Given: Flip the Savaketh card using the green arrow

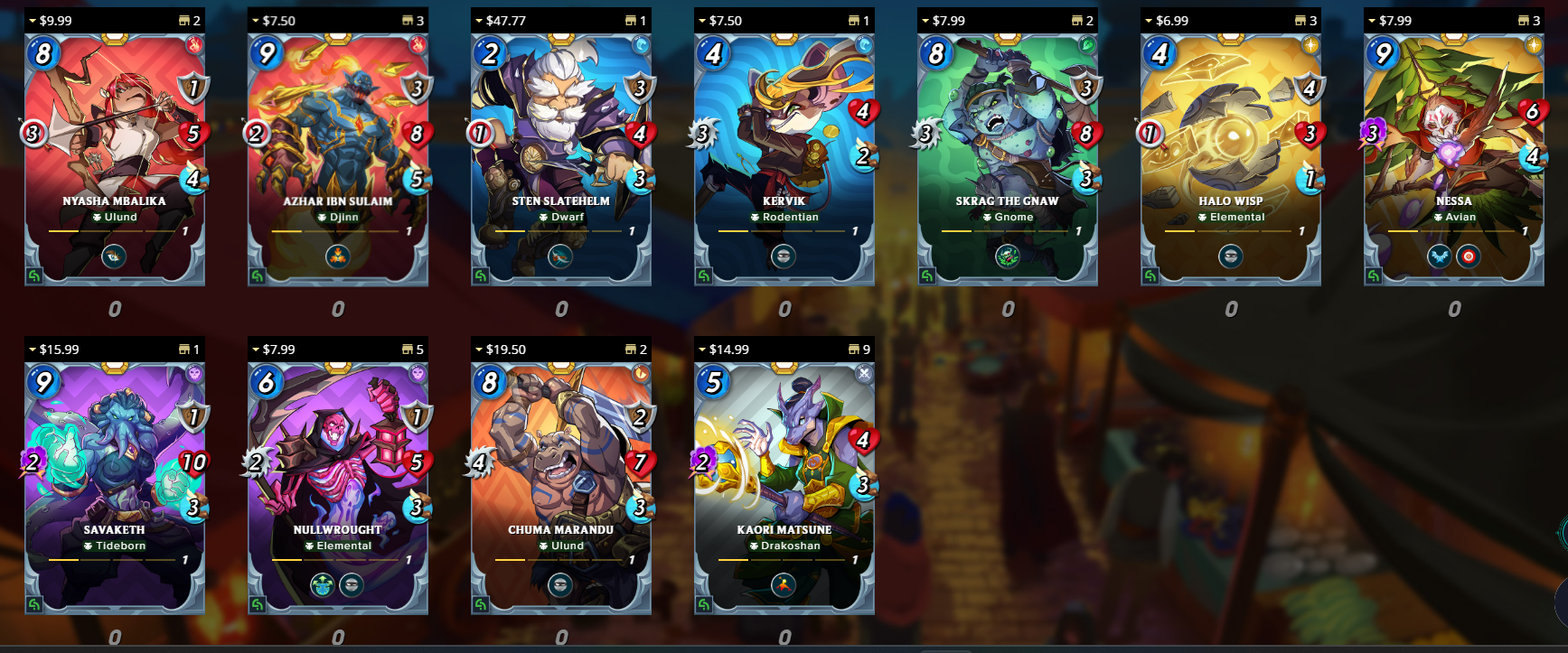Looking at the screenshot, I should 35,603.
